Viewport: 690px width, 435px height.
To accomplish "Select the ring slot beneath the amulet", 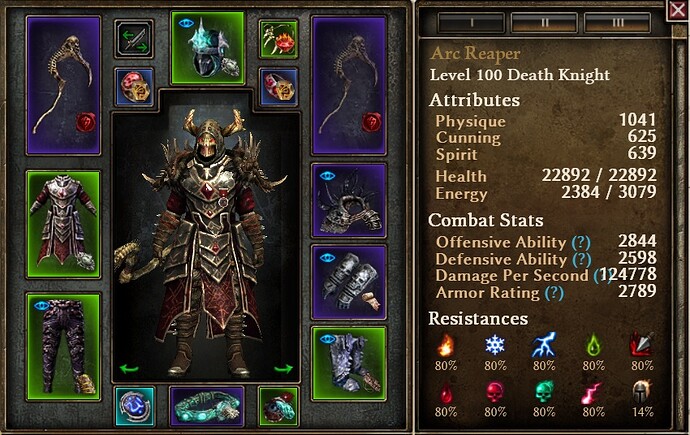I will tap(279, 87).
